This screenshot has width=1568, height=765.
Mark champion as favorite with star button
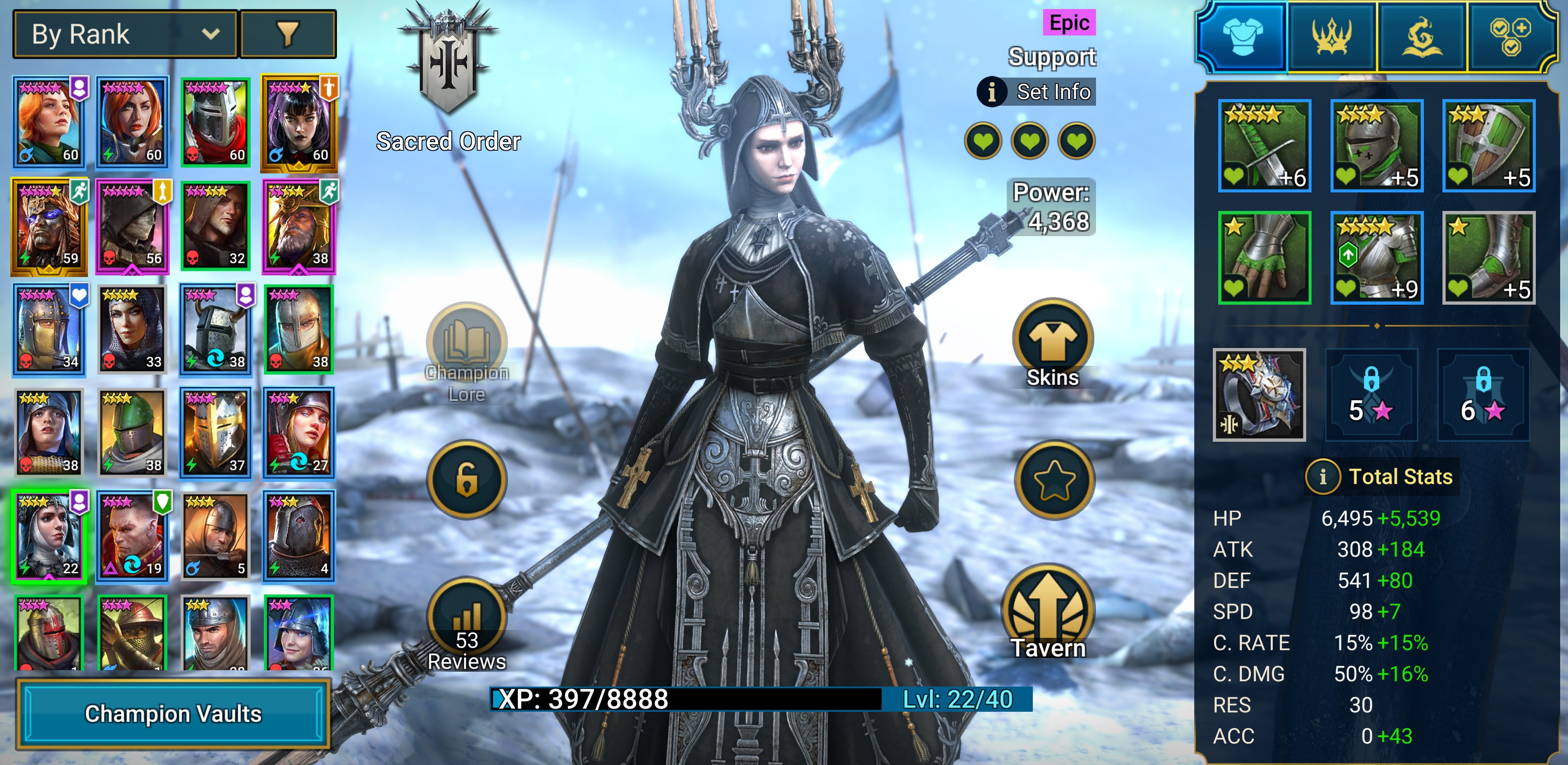pyautogui.click(x=1053, y=480)
